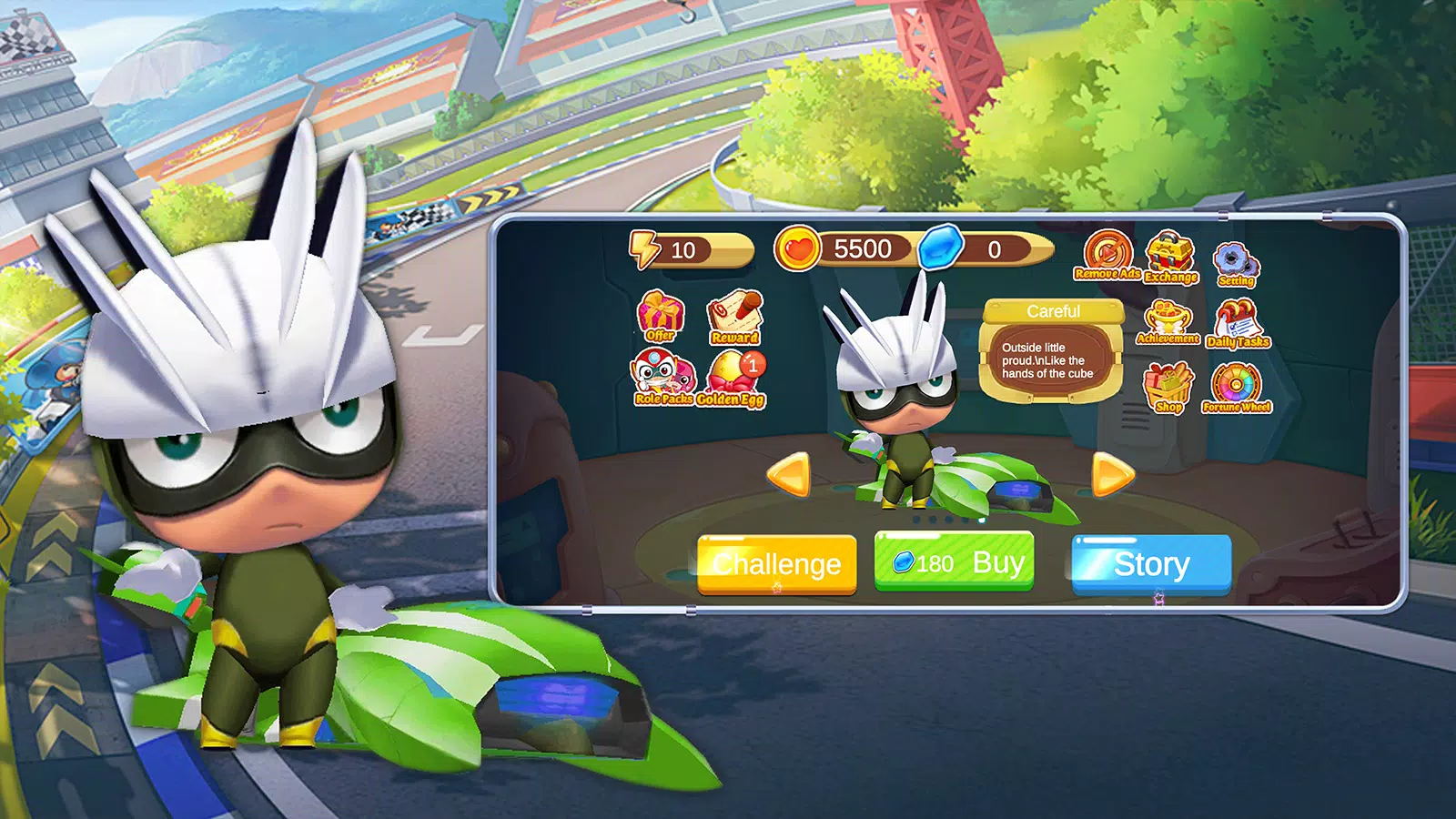The height and width of the screenshot is (819, 1456).
Task: Spin the Fortune Wheel
Action: pos(1237,388)
